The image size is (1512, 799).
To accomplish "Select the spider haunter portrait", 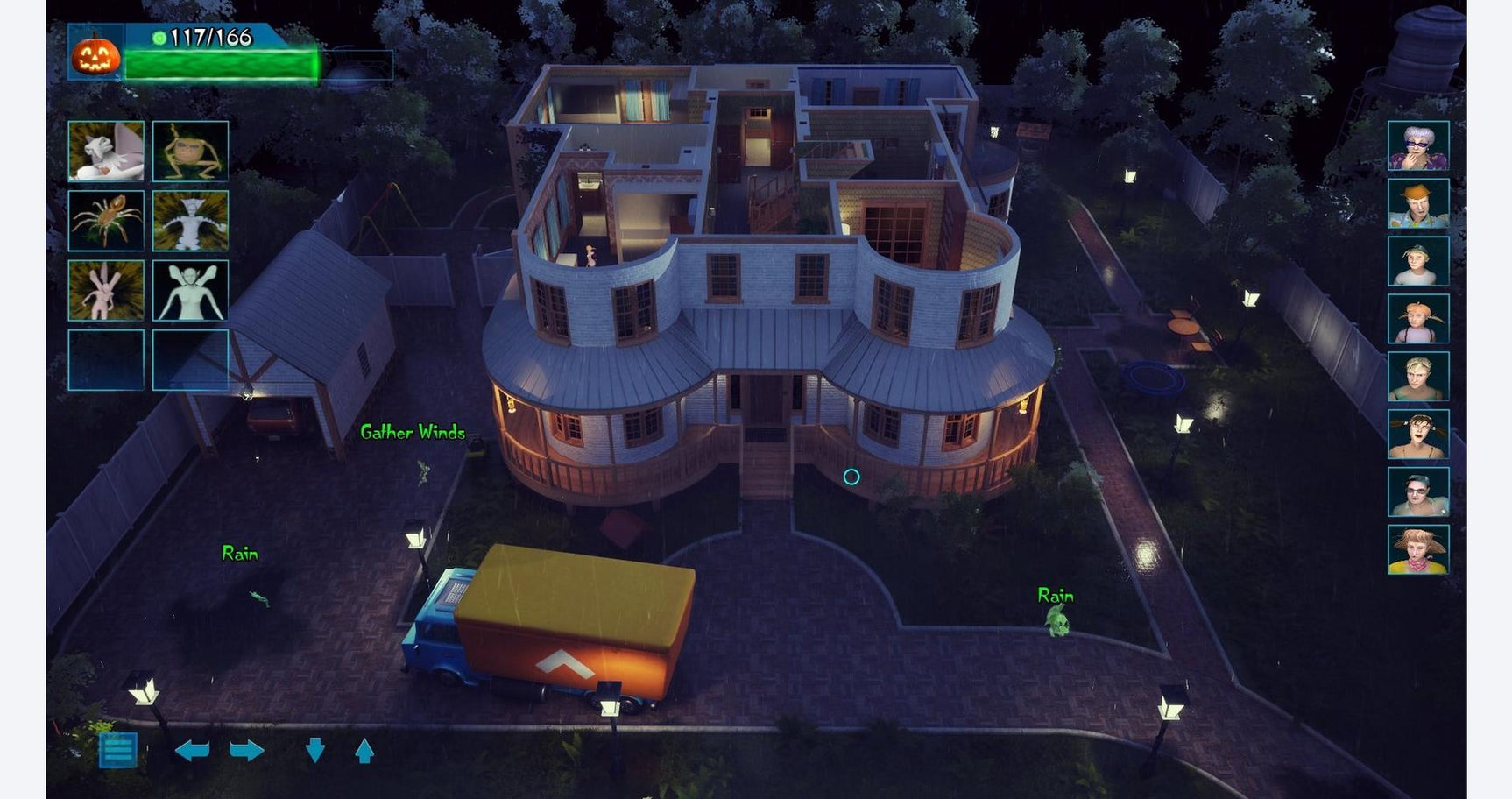I will point(106,221).
